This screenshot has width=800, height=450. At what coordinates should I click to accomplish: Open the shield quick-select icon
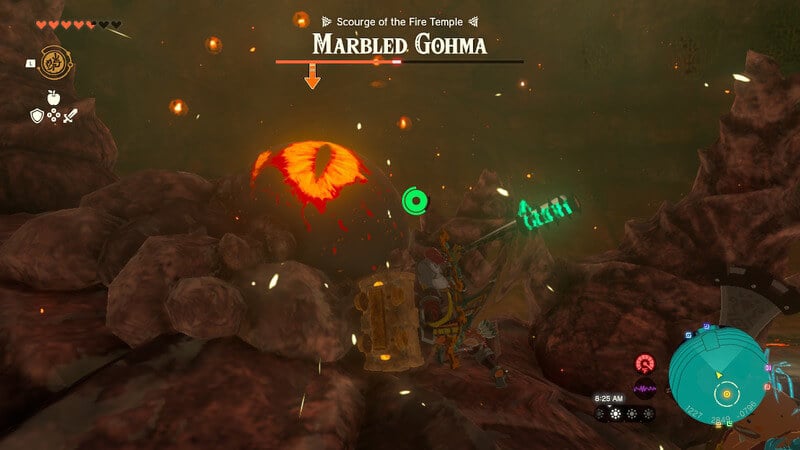(x=35, y=117)
